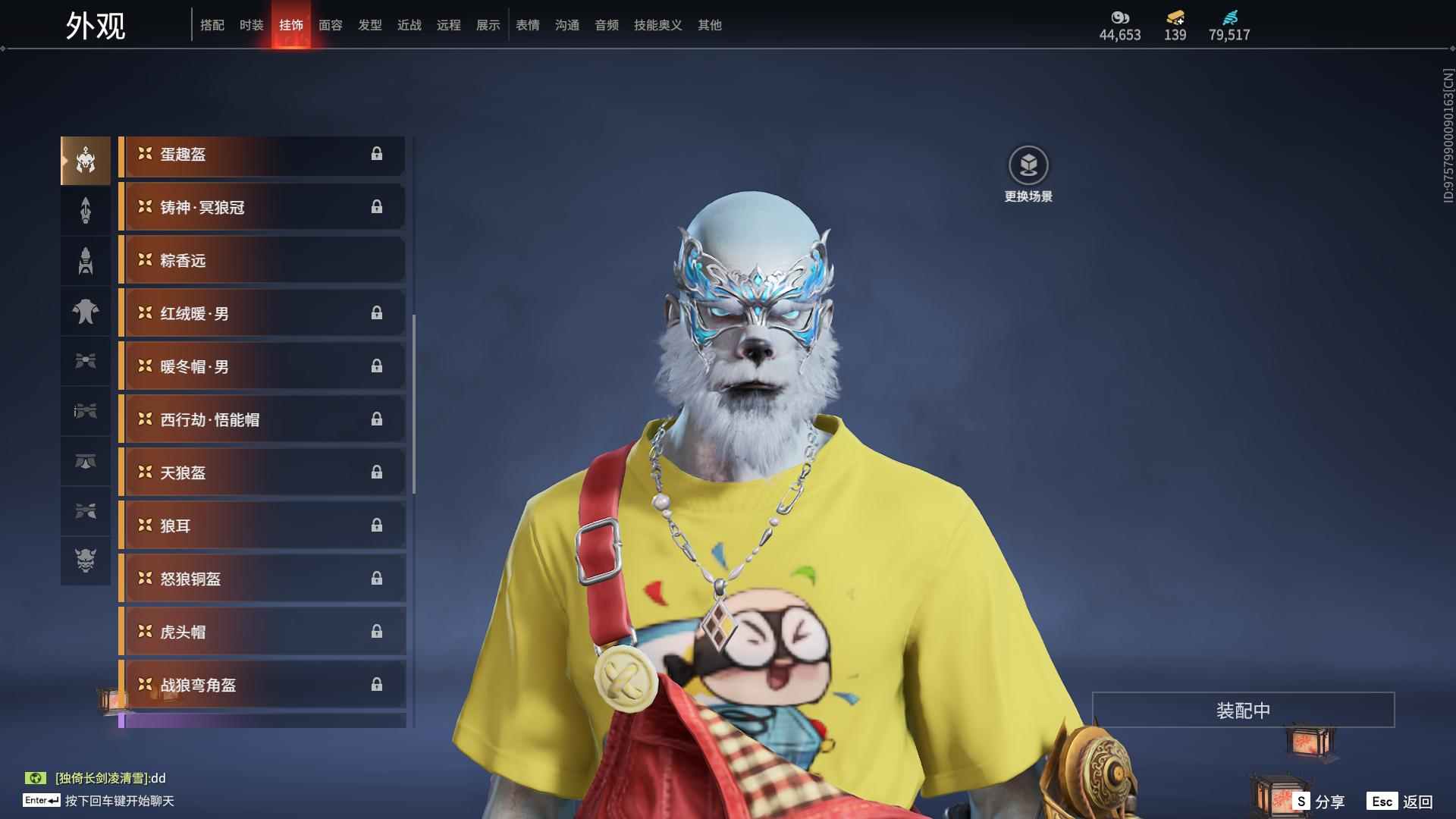
Task: Open the 搭配 tab
Action: (212, 25)
